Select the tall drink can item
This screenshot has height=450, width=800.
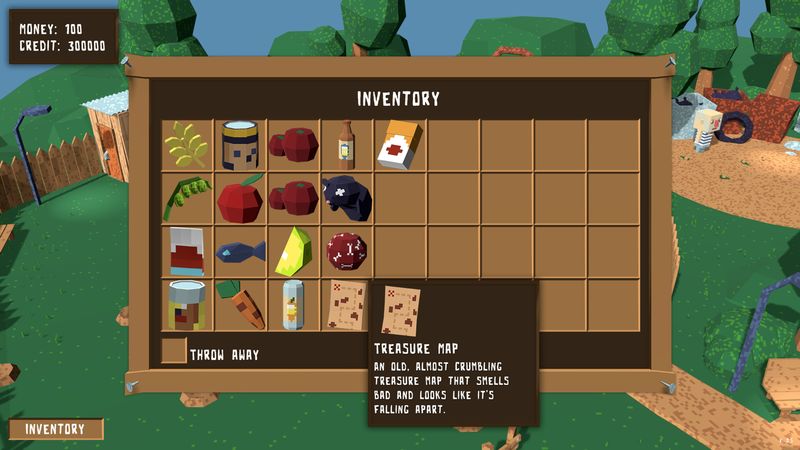pyautogui.click(x=293, y=305)
